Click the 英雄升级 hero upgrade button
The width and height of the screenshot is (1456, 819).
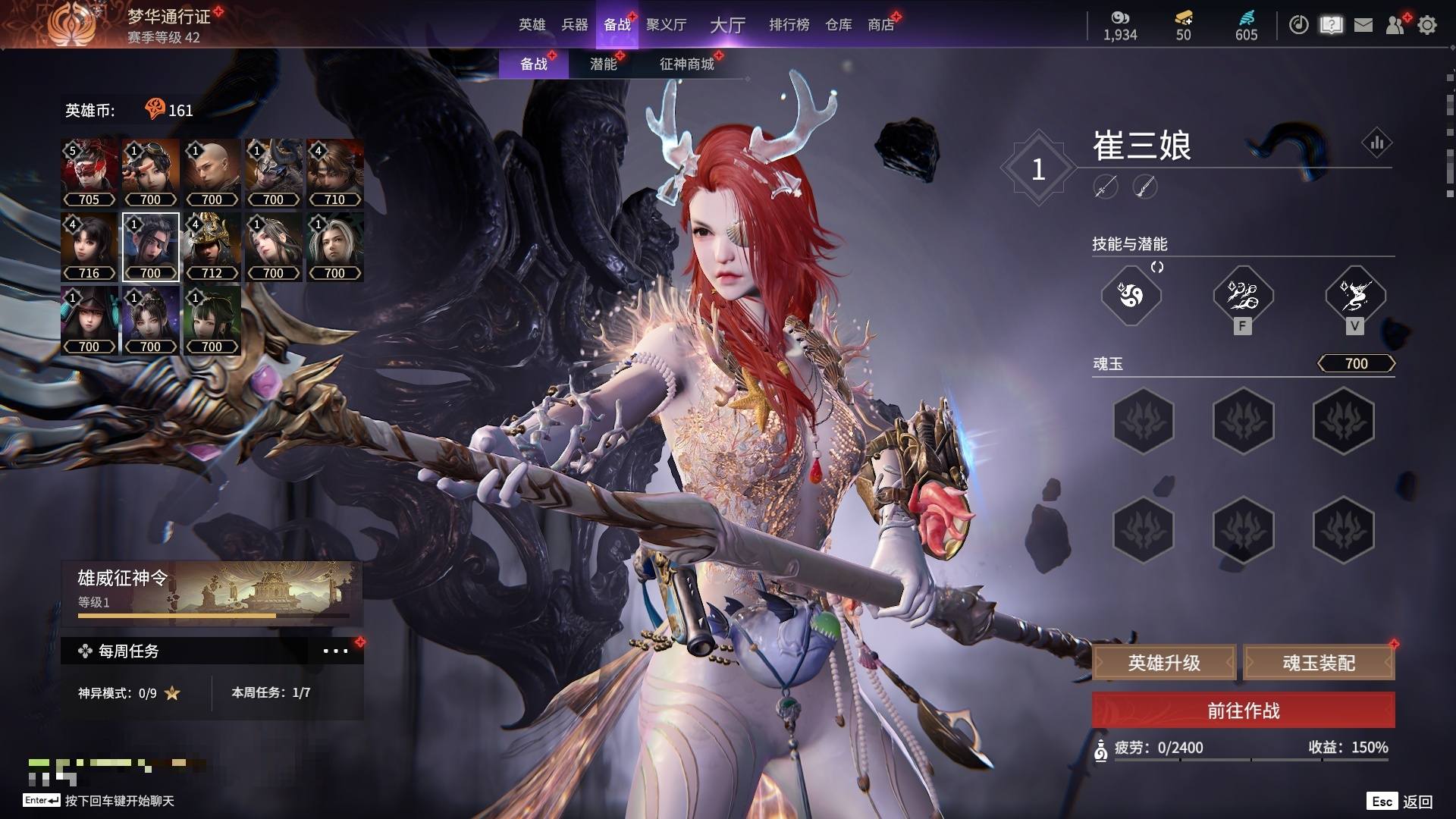(x=1164, y=664)
